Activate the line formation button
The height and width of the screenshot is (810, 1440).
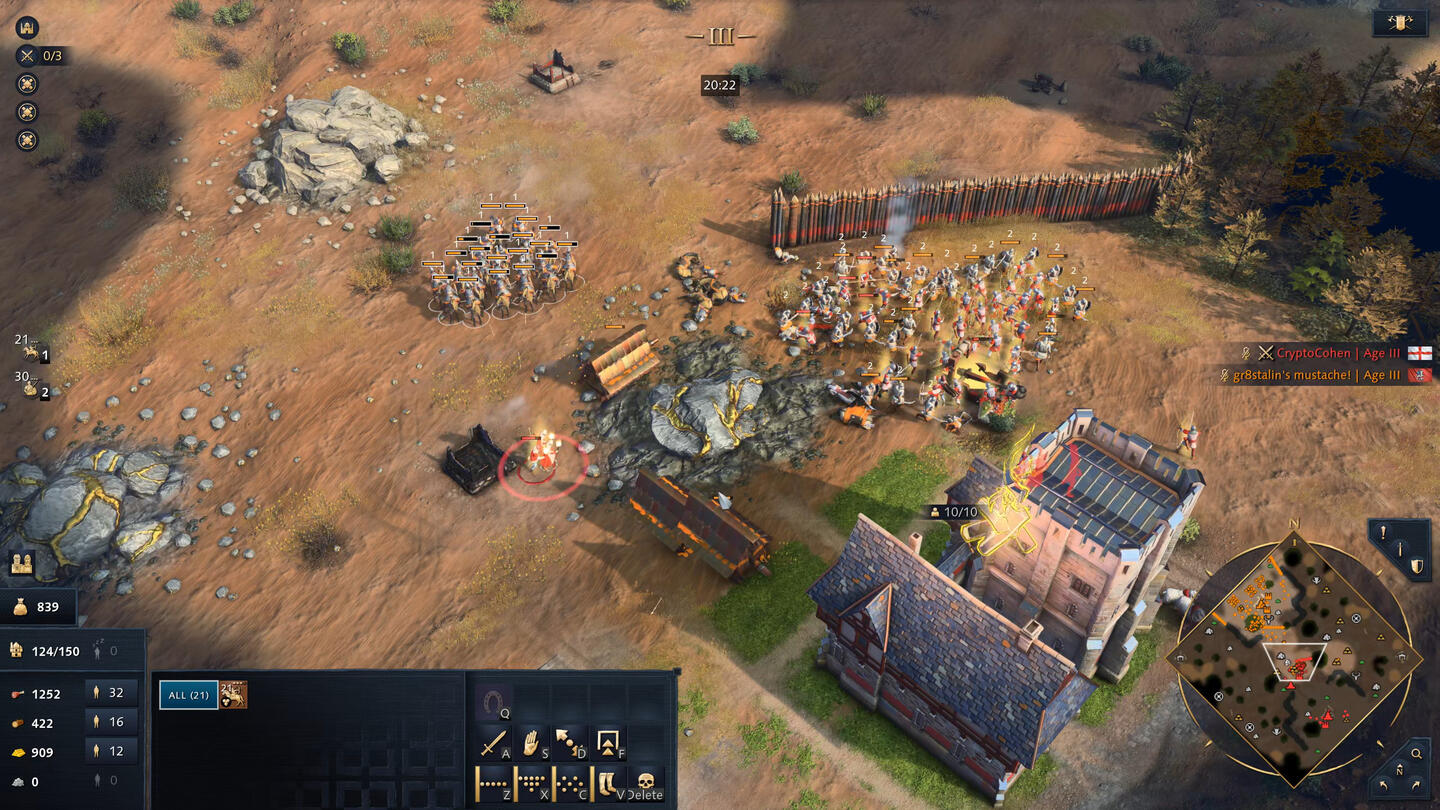494,783
